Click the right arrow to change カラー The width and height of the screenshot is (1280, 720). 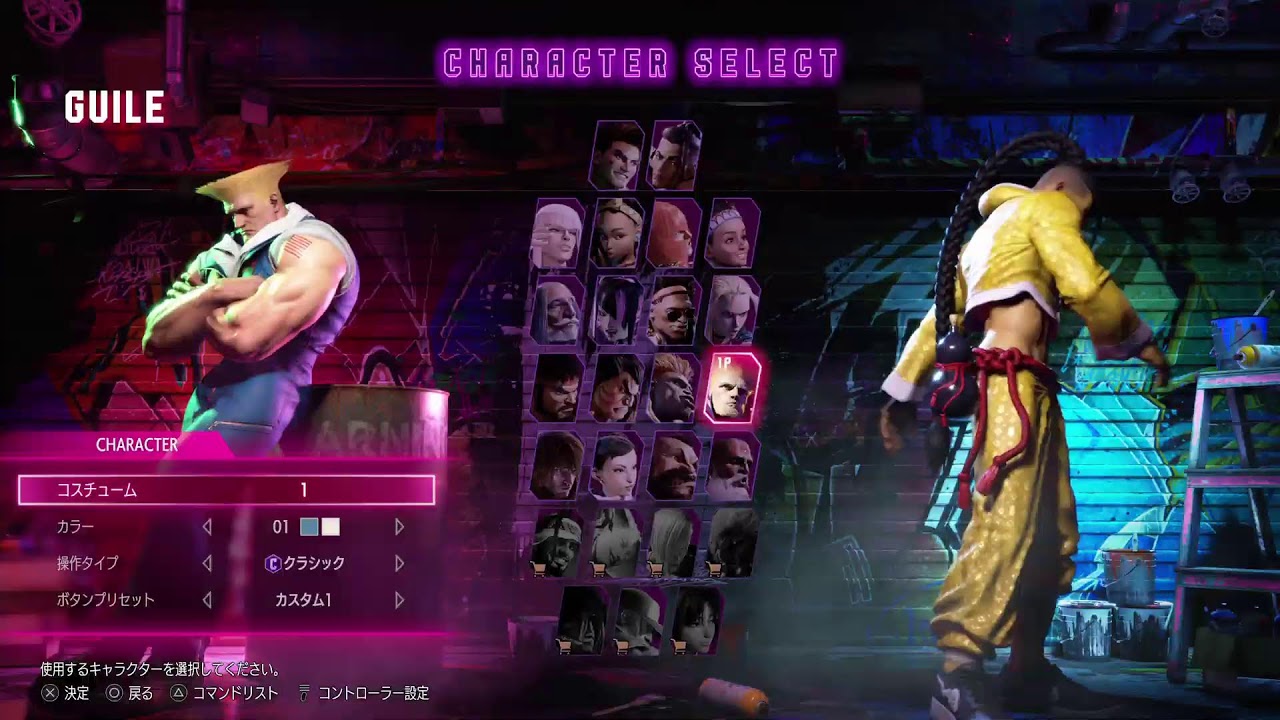[399, 526]
